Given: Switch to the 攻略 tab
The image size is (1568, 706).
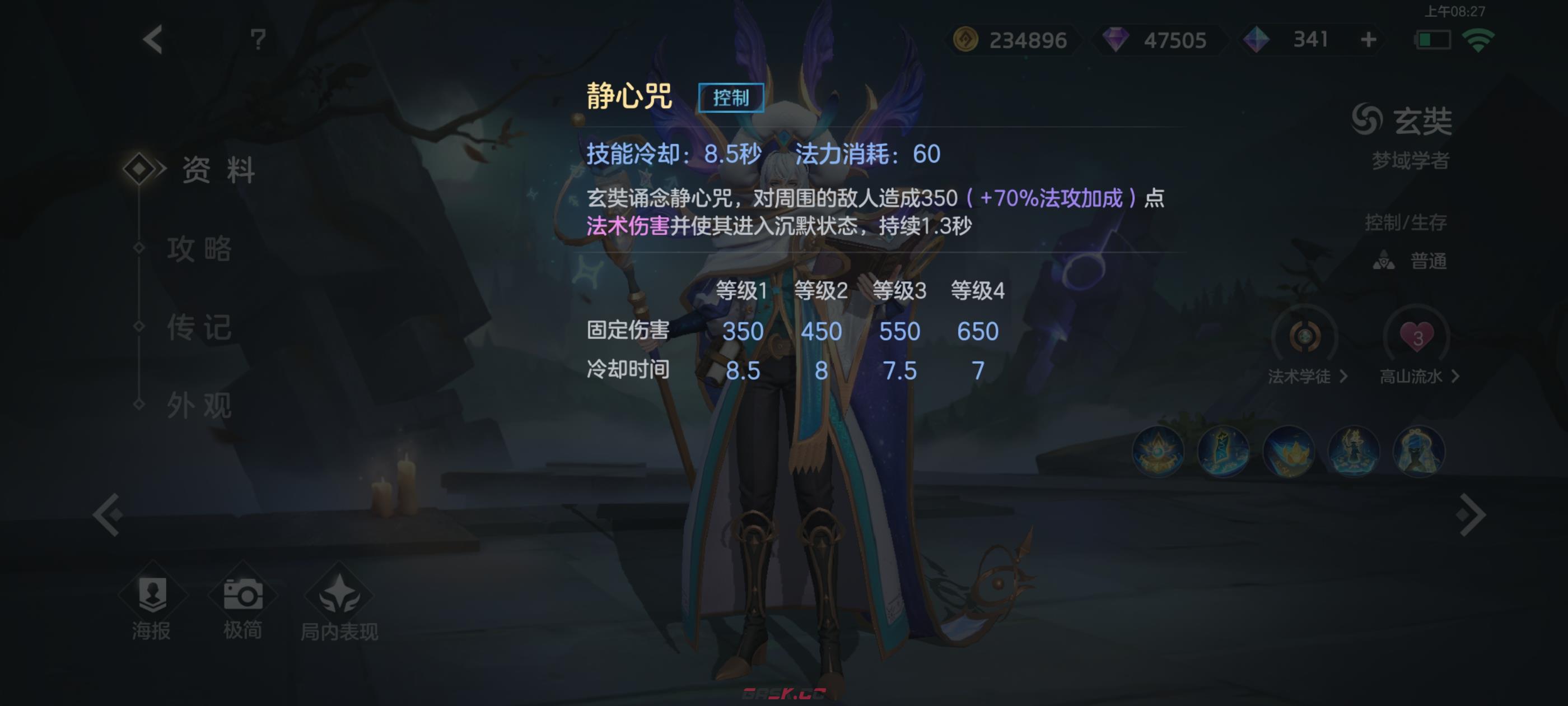Looking at the screenshot, I should click(201, 250).
